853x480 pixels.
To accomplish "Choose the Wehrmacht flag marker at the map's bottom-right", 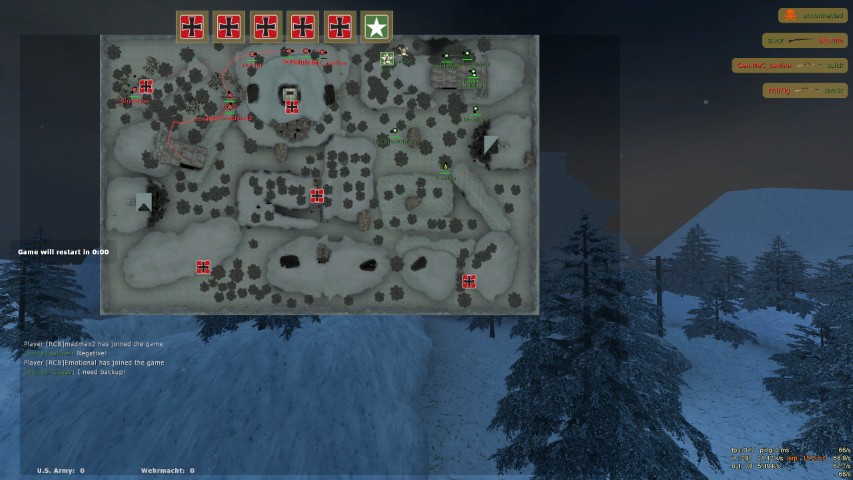I will point(469,281).
